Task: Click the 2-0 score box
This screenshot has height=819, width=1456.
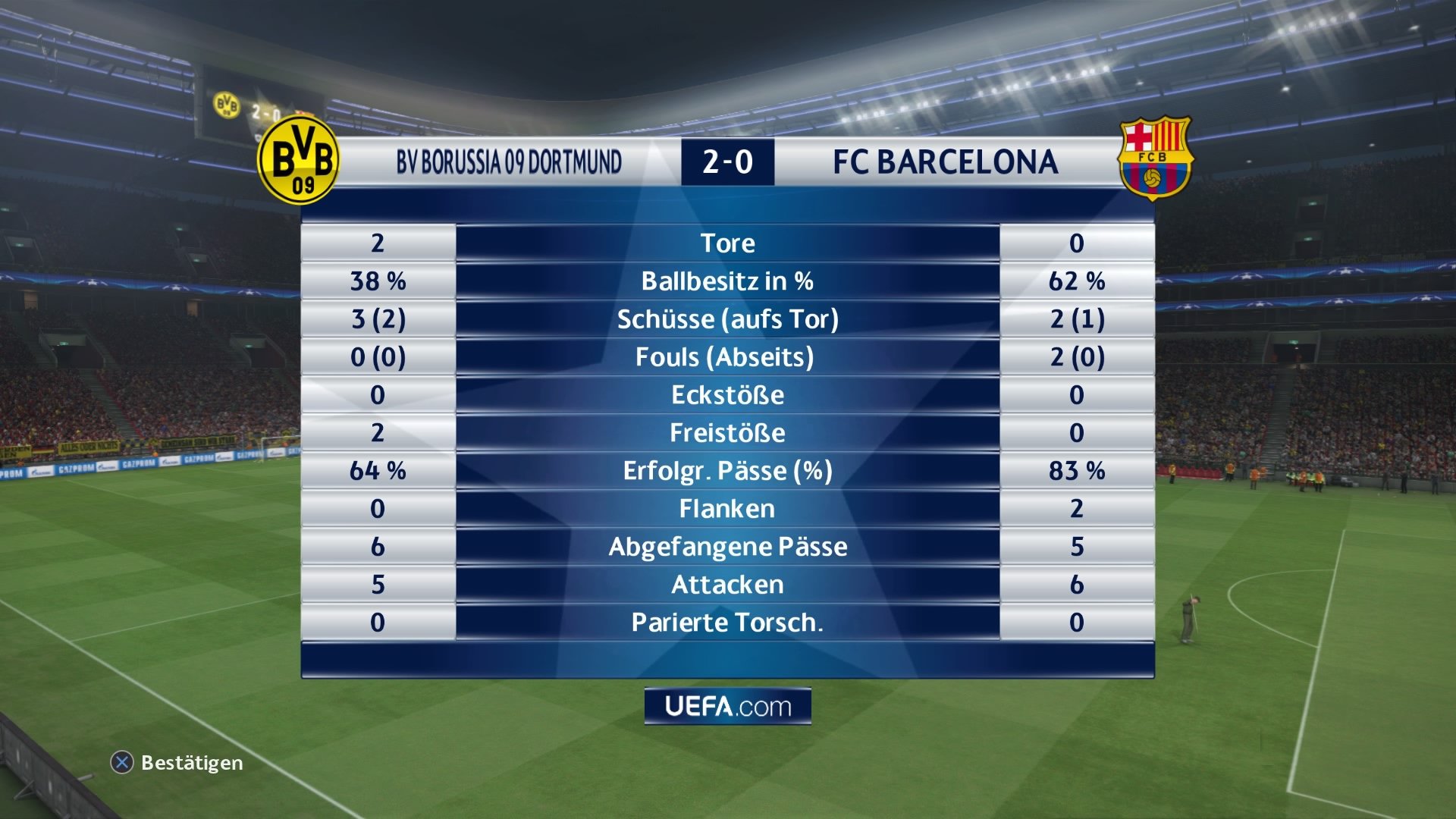Action: click(x=726, y=161)
